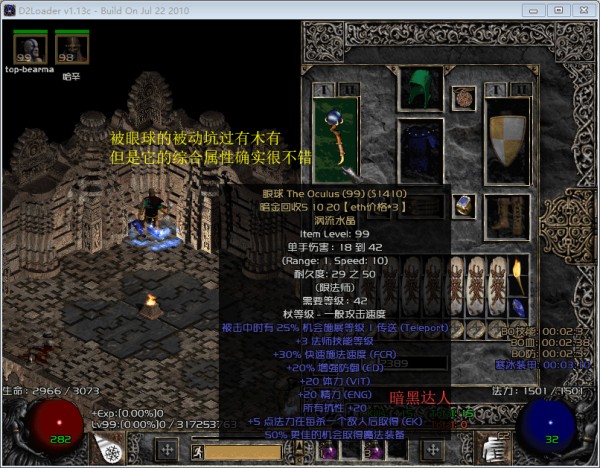Viewport: 600px width, 468px height.
Task: Pick the green cap in helmet slot
Action: [419, 88]
